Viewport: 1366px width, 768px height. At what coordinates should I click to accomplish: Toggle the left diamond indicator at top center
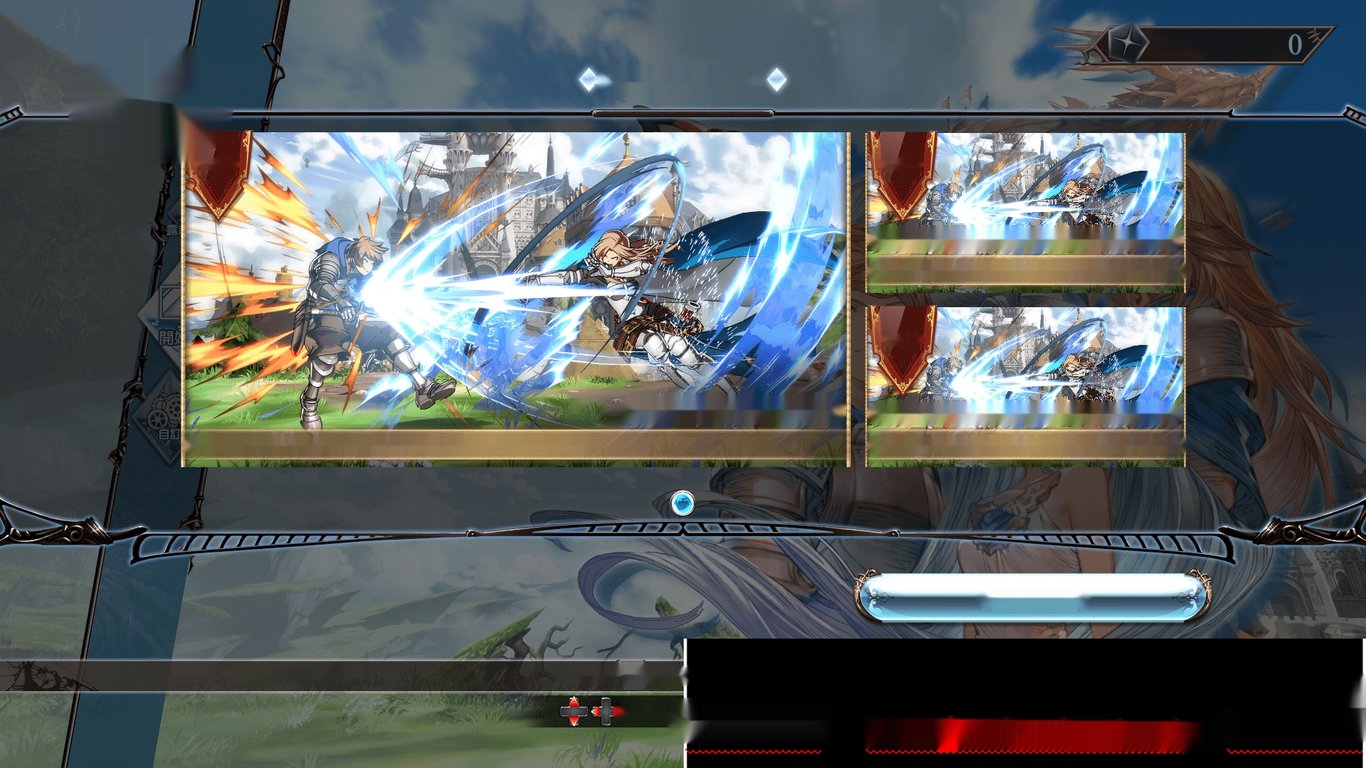pyautogui.click(x=591, y=77)
